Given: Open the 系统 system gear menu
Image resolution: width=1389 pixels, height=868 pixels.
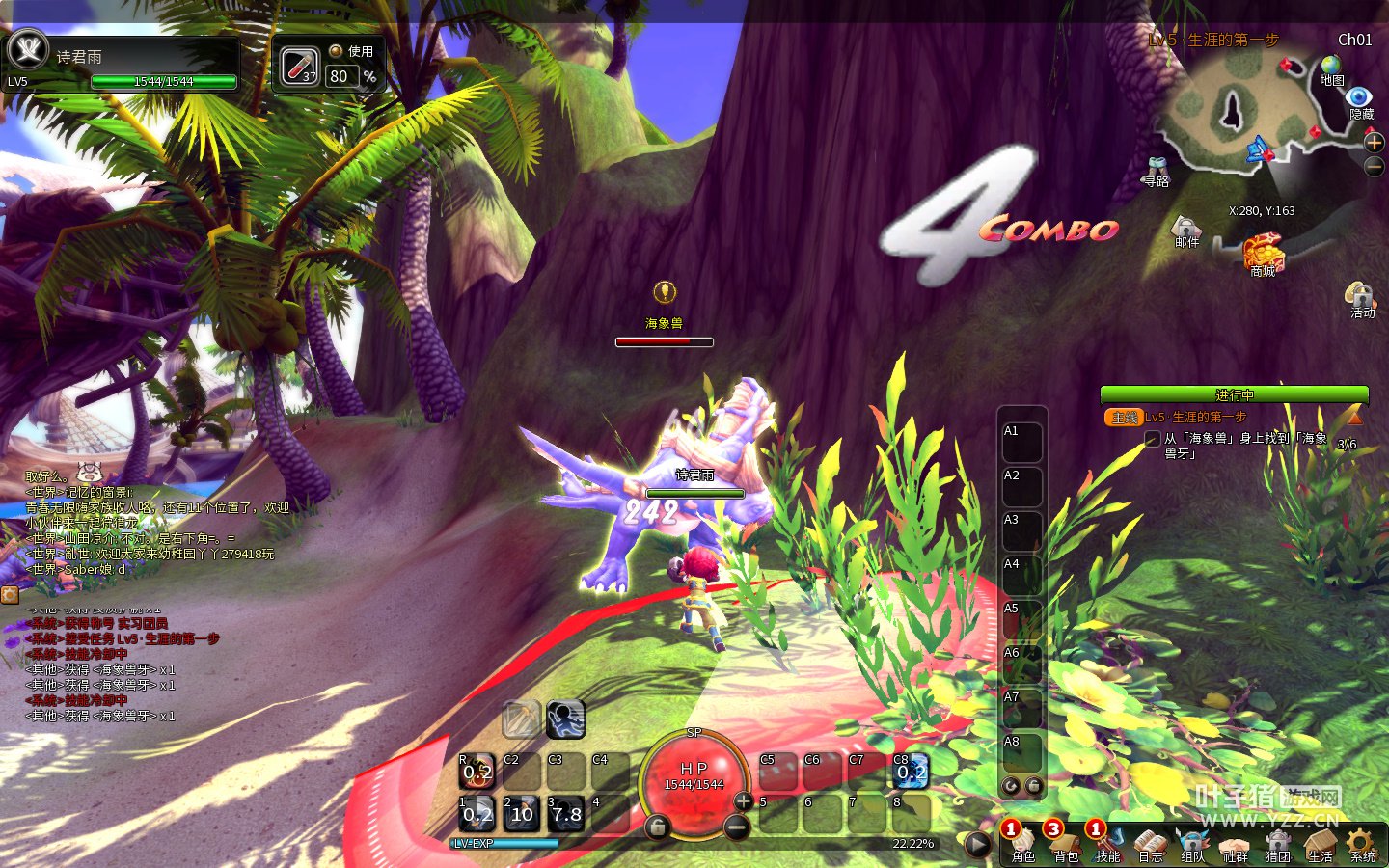Looking at the screenshot, I should pos(1362,843).
